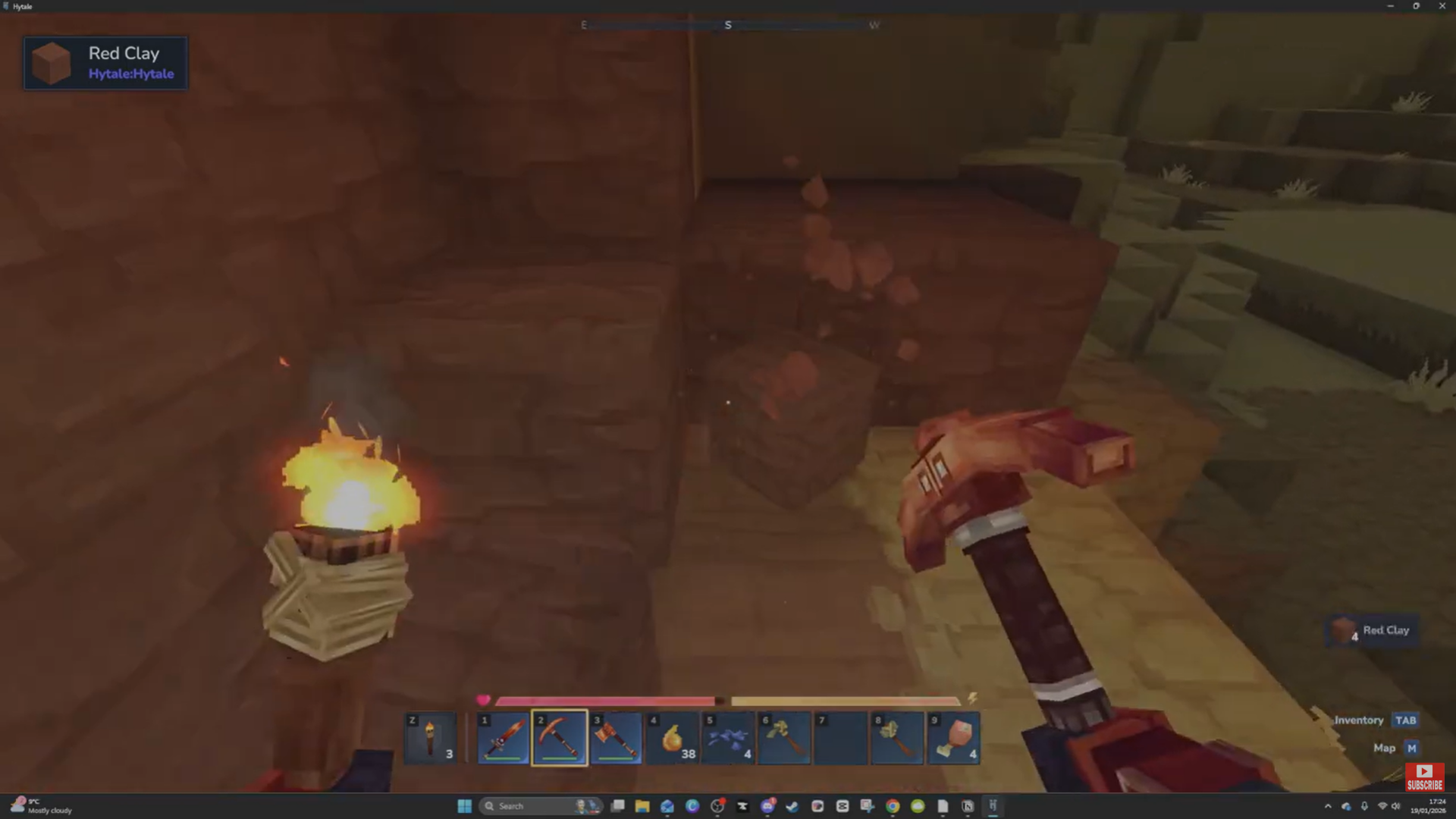Select the red goblet in hotbar slot 9

tap(954, 737)
